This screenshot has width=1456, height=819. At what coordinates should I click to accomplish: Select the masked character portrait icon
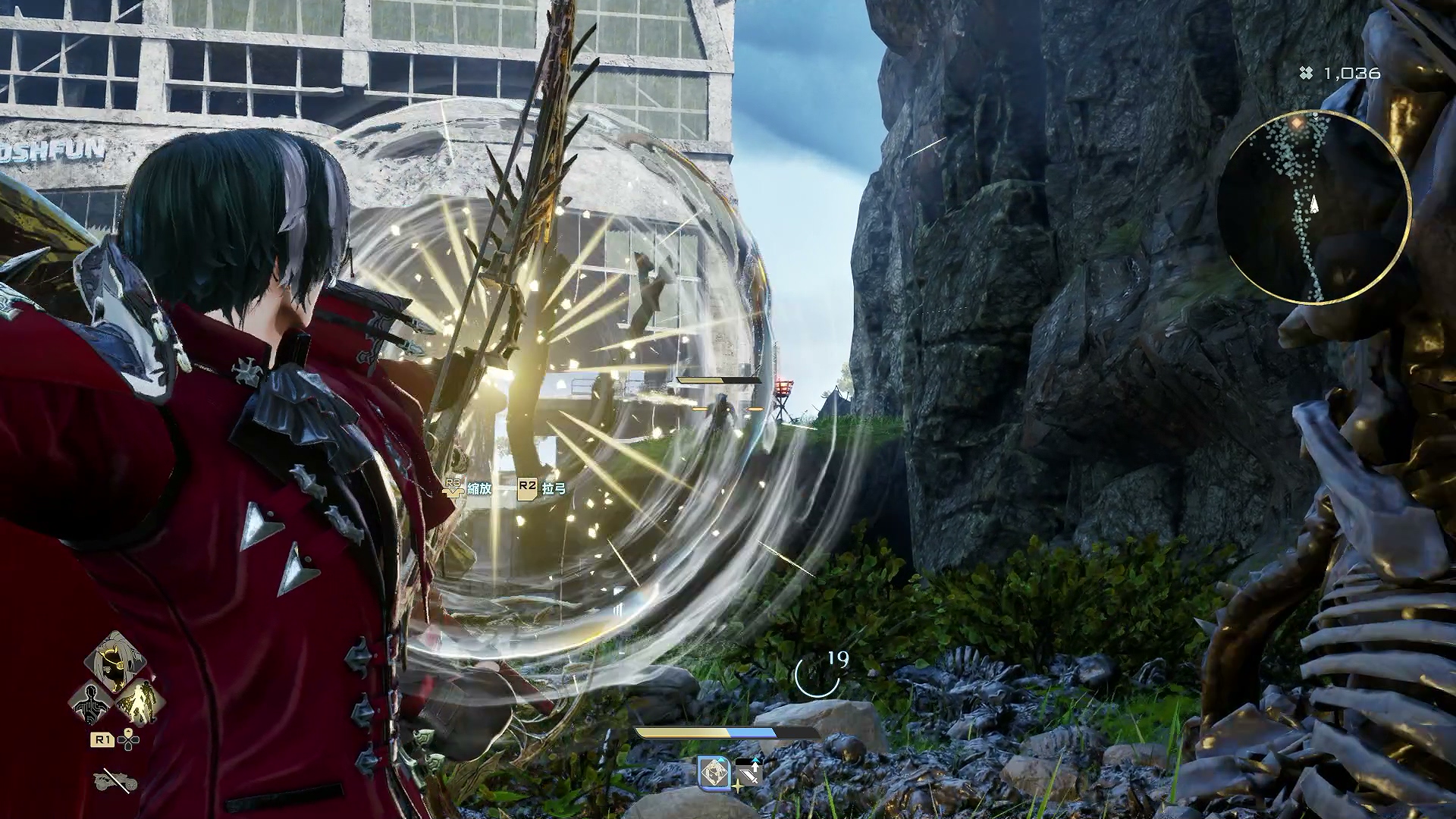click(115, 663)
